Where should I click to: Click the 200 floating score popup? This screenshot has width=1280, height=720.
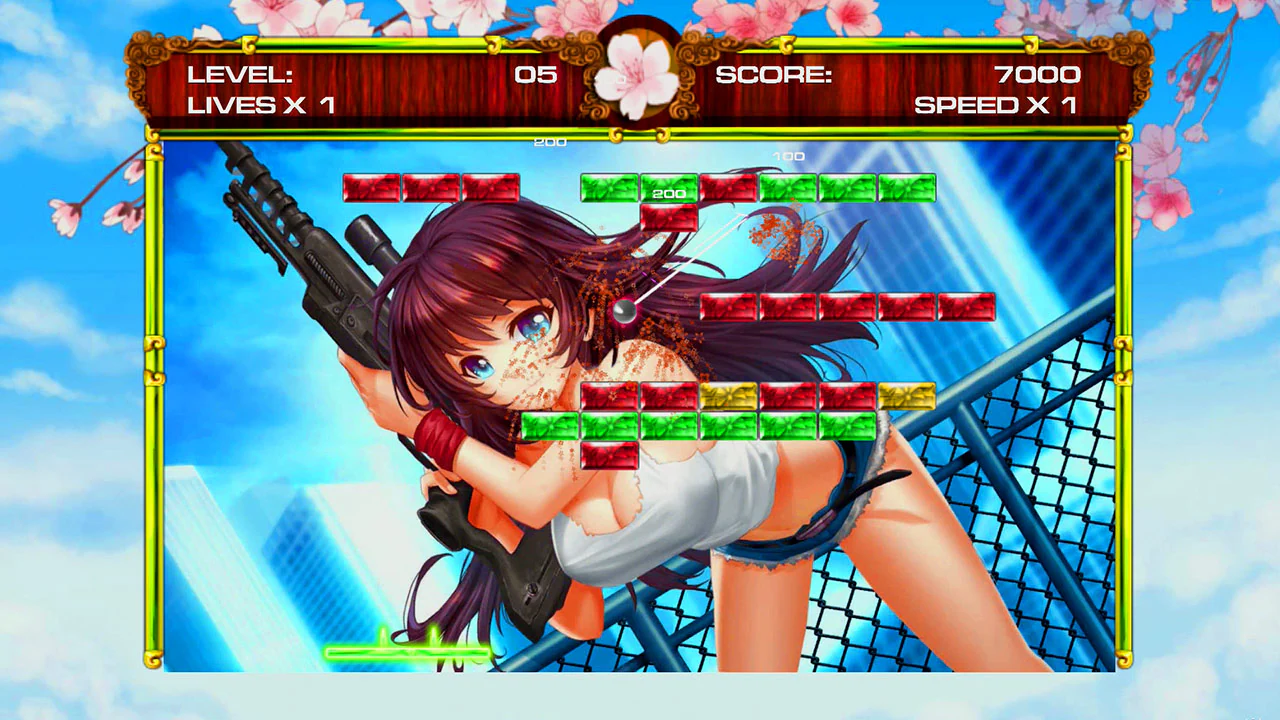point(549,142)
